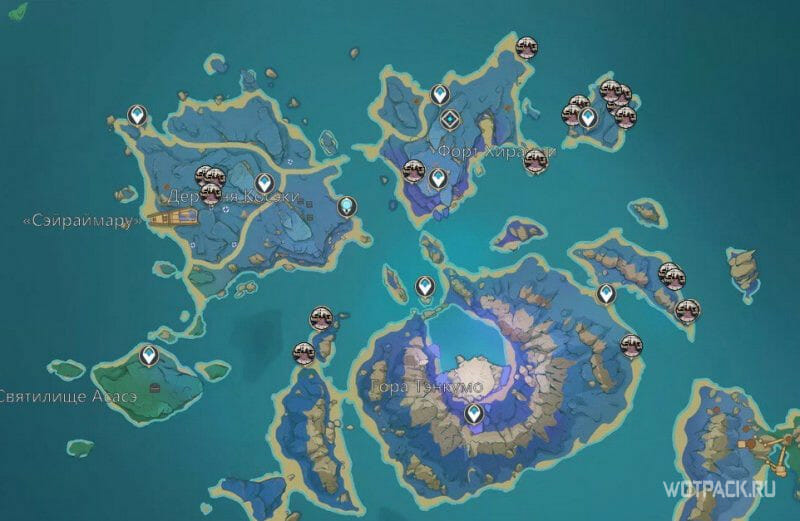Select the teleport waypoint at Mount Amakumo's southern rim

[x=474, y=412]
